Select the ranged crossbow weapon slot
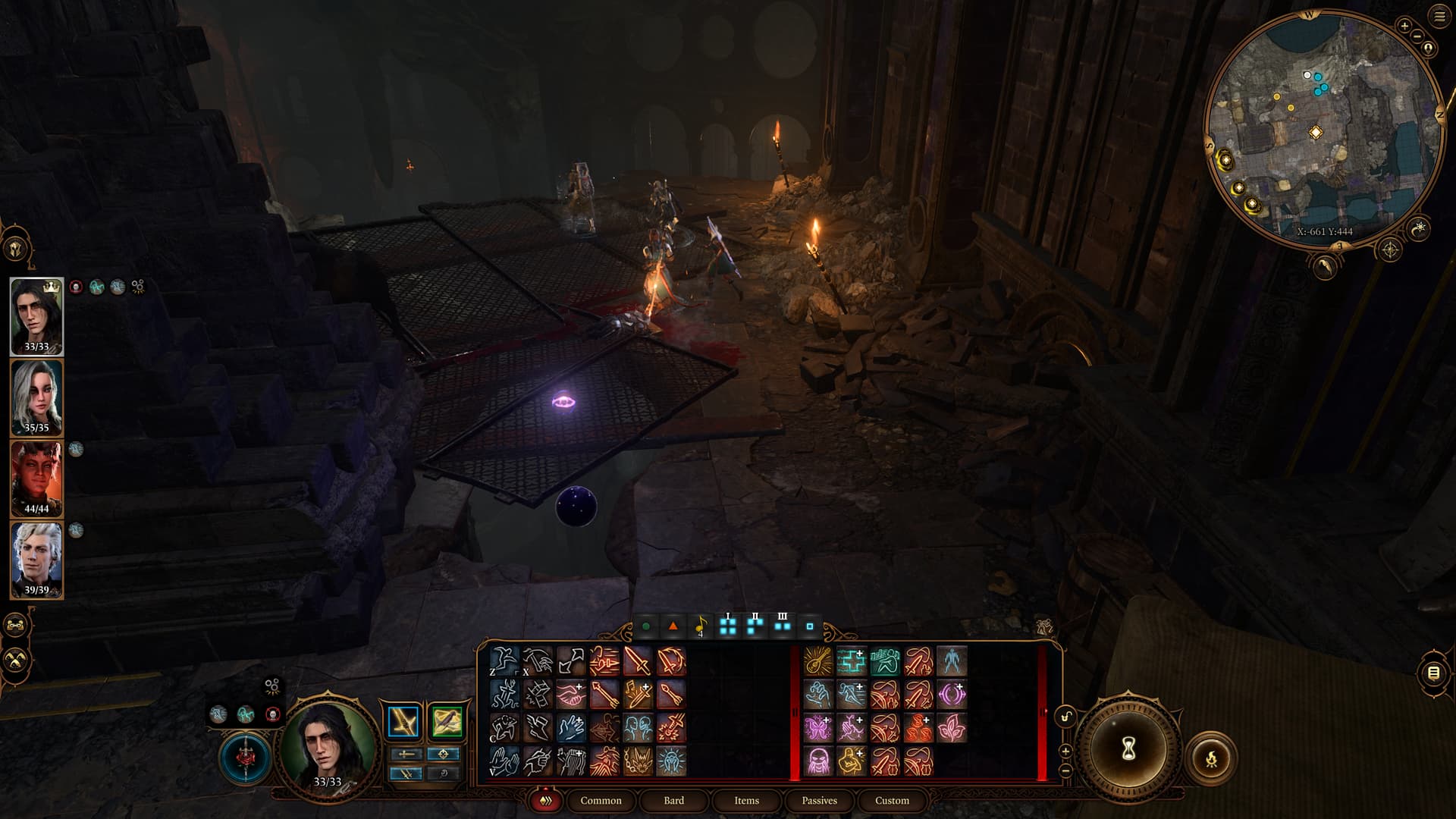The height and width of the screenshot is (819, 1456). coord(447,721)
